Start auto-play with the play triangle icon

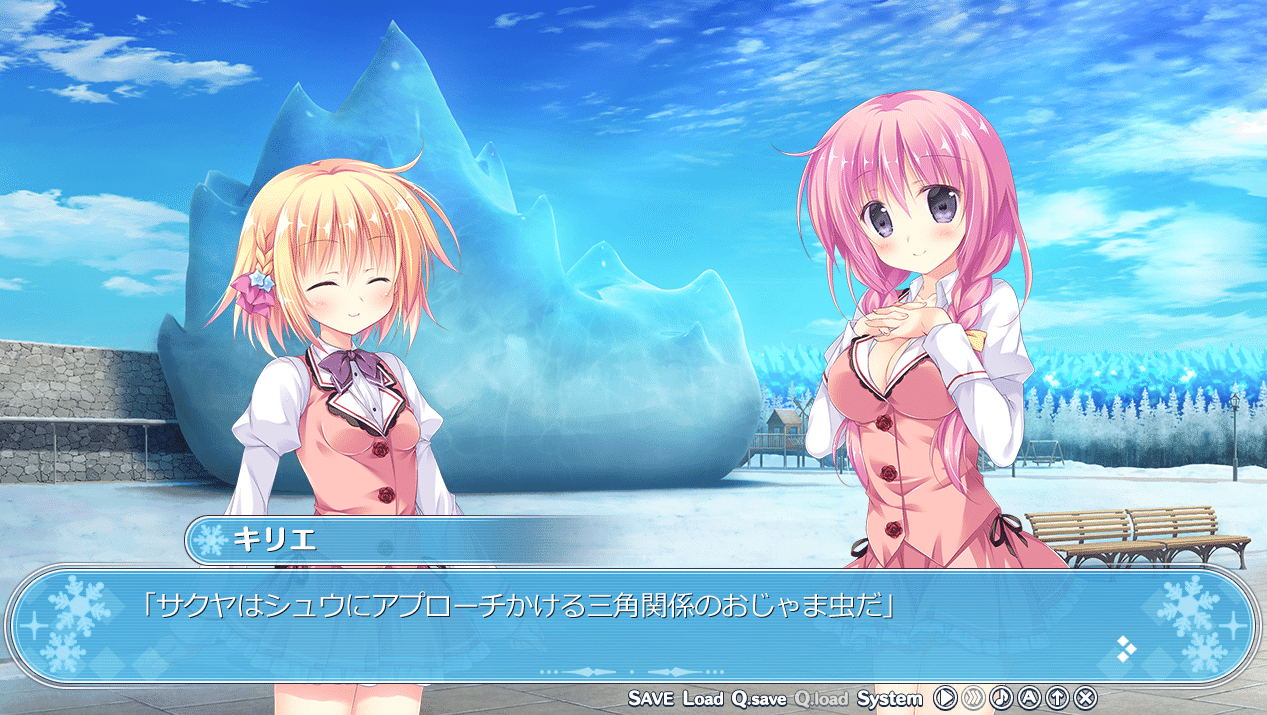coord(944,698)
